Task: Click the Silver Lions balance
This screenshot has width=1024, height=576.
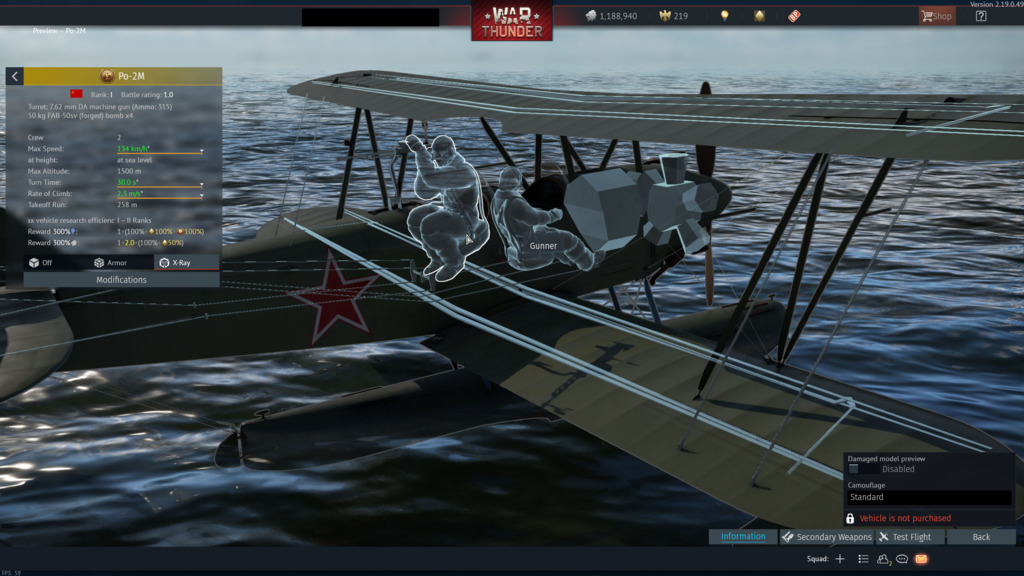Action: click(x=612, y=16)
